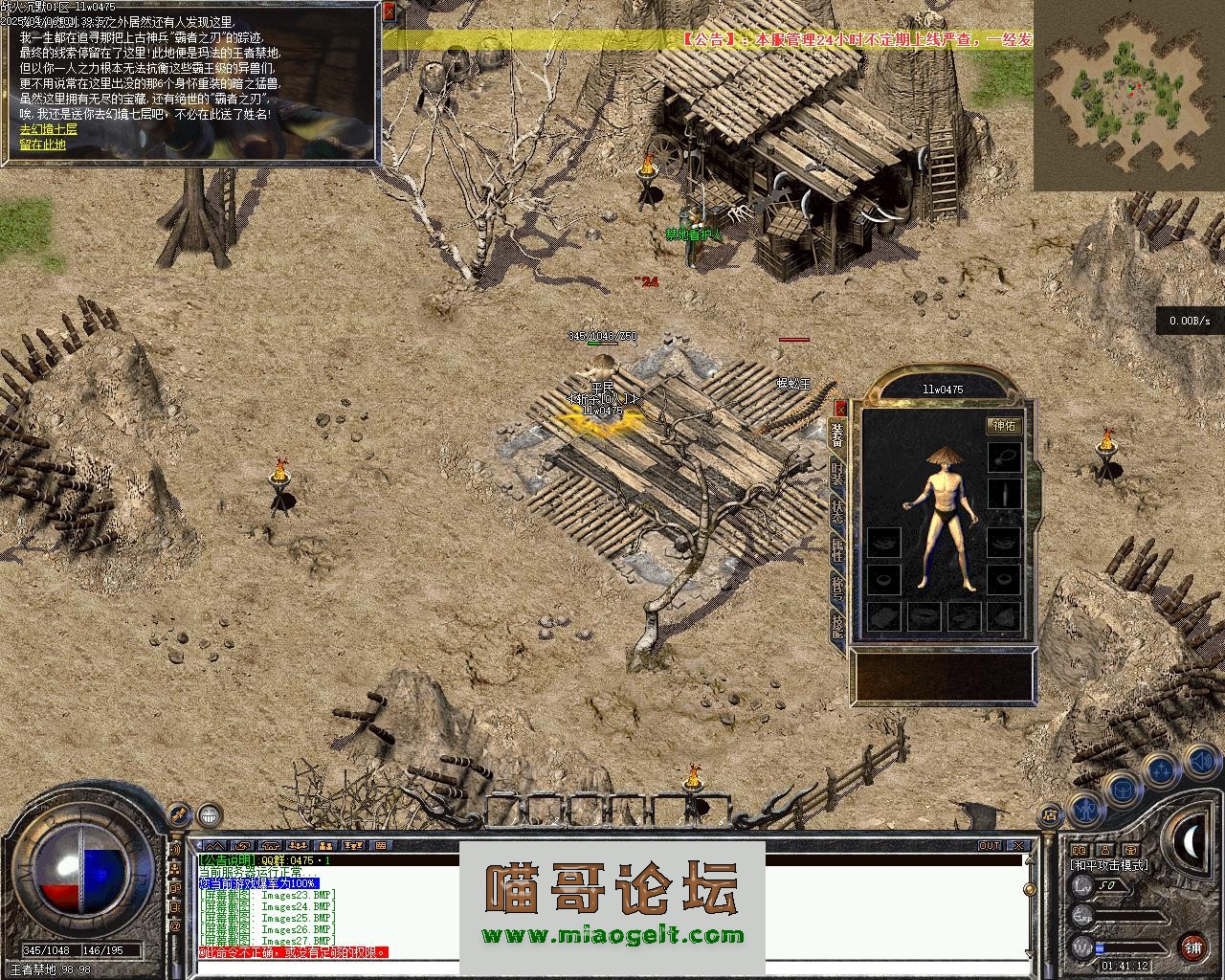The width and height of the screenshot is (1225, 980).
Task: Click the 神佑 button in character panel
Action: [1004, 425]
